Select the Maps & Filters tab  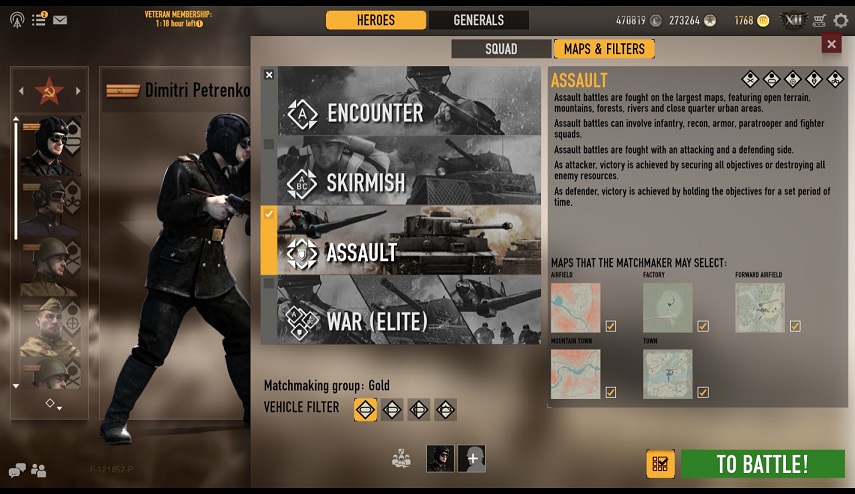pyautogui.click(x=604, y=48)
